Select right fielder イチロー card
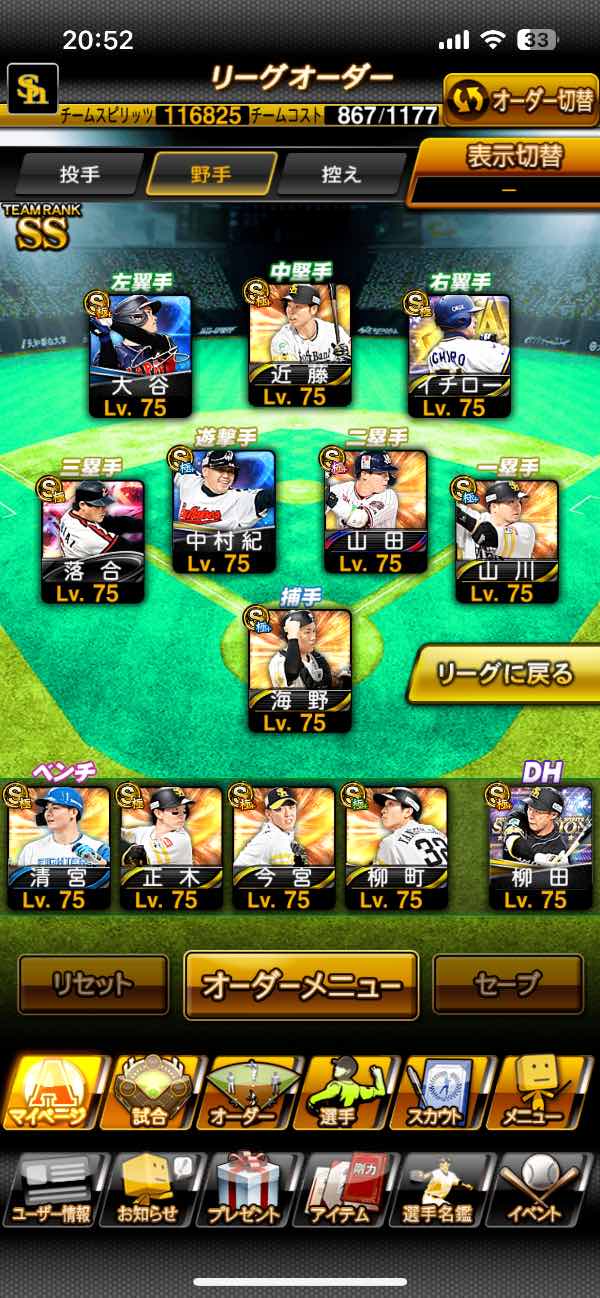 [460, 355]
